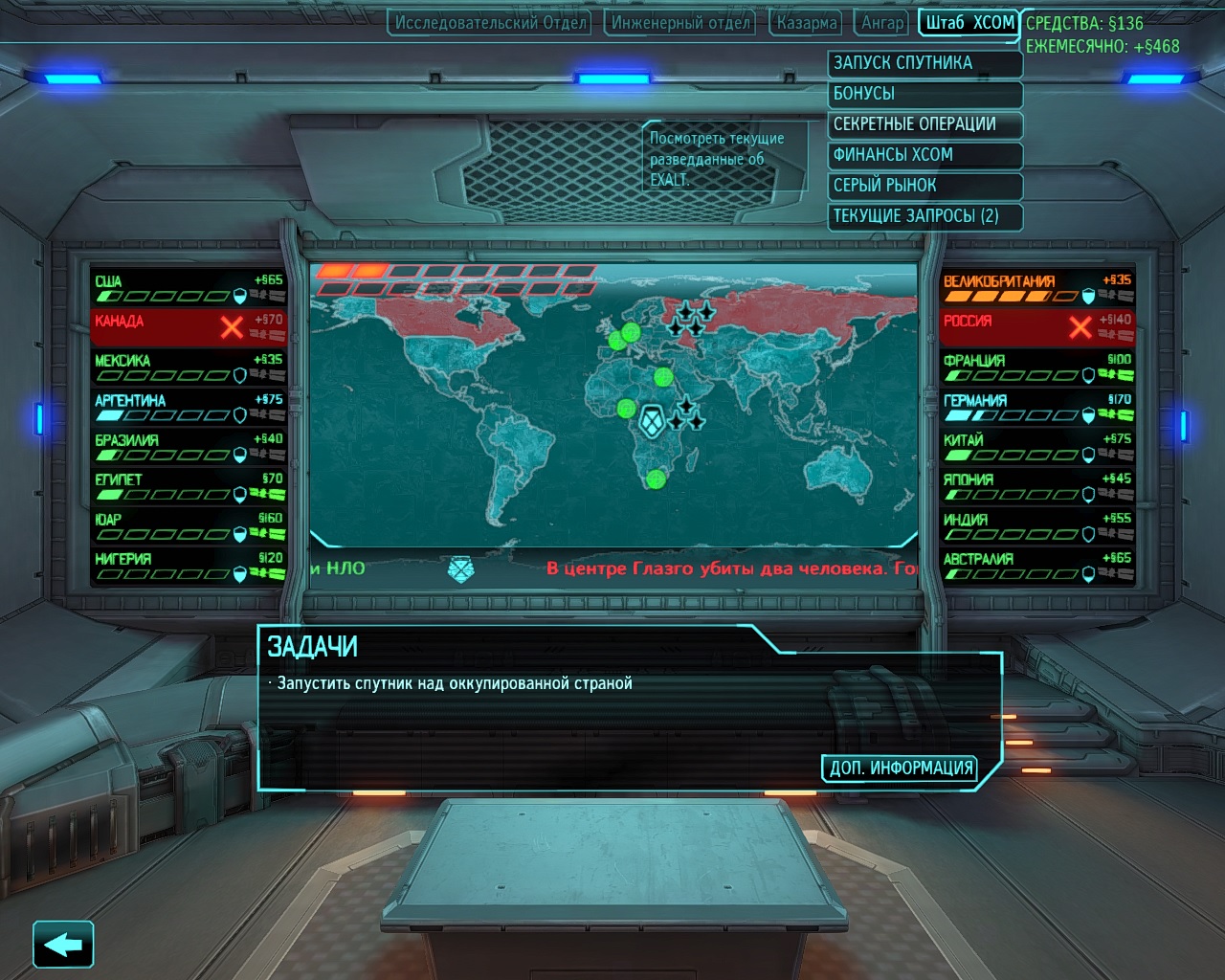Go back with the arrow button

[63, 946]
